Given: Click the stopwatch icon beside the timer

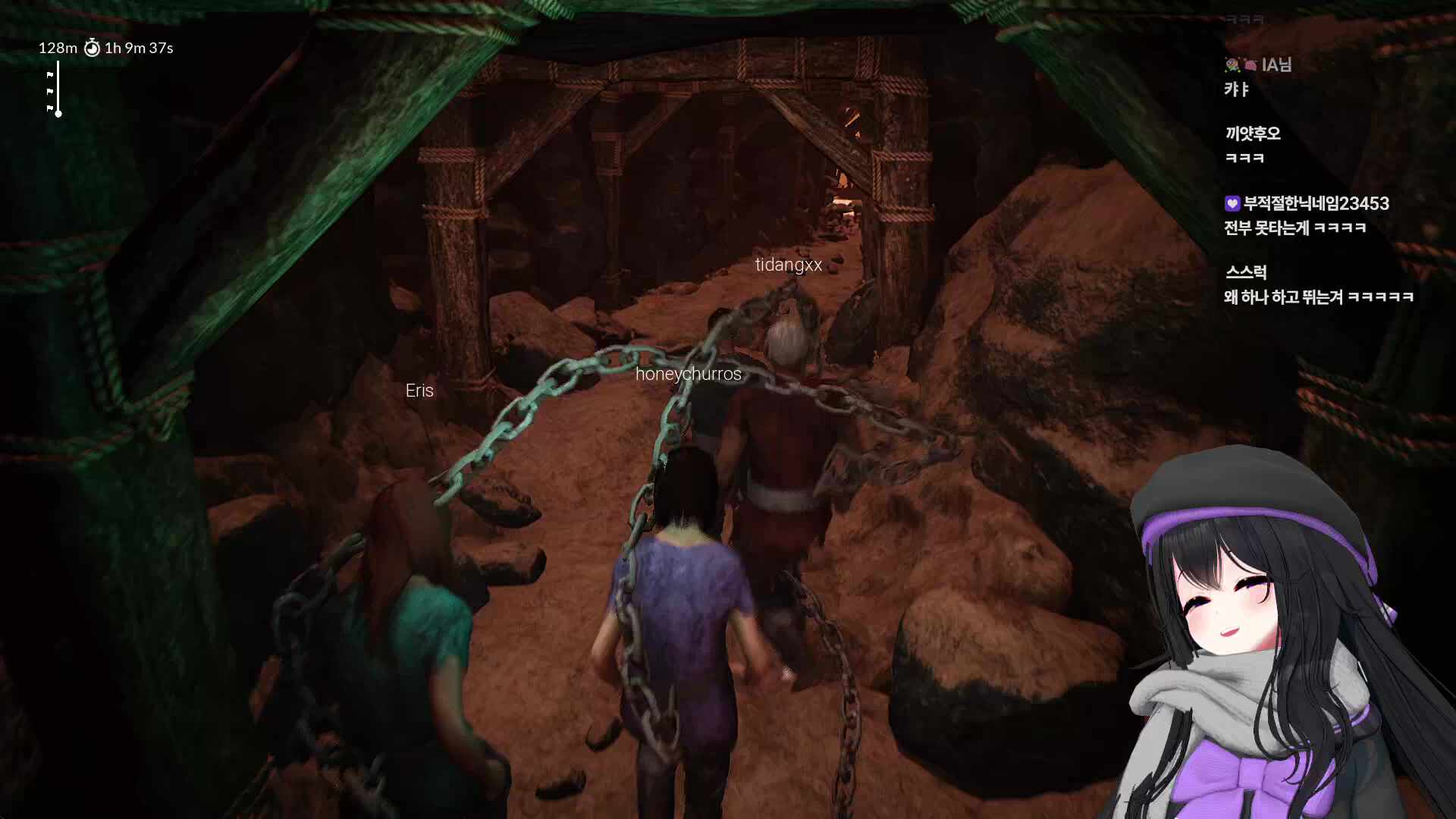Looking at the screenshot, I should (x=92, y=49).
